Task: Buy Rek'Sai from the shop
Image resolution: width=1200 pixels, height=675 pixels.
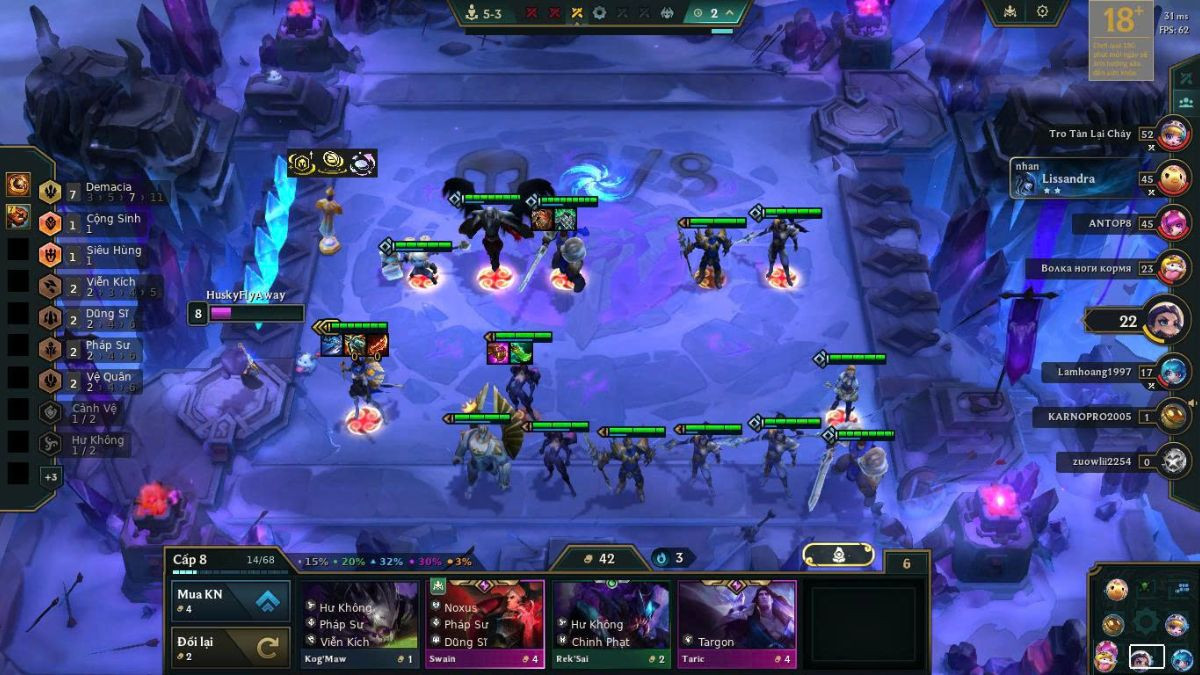Action: pos(611,624)
